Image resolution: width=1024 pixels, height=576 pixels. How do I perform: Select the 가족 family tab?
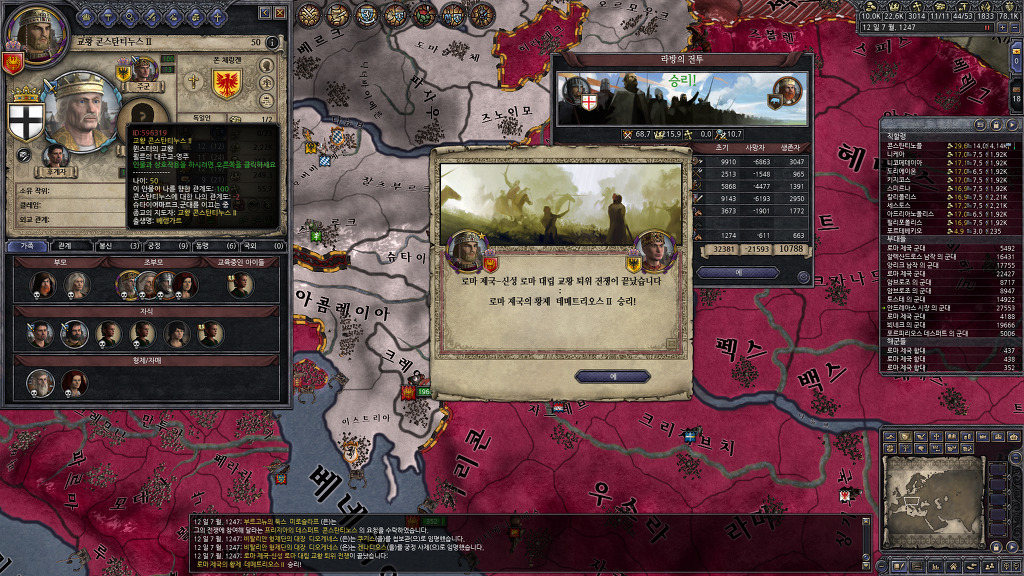(26, 245)
